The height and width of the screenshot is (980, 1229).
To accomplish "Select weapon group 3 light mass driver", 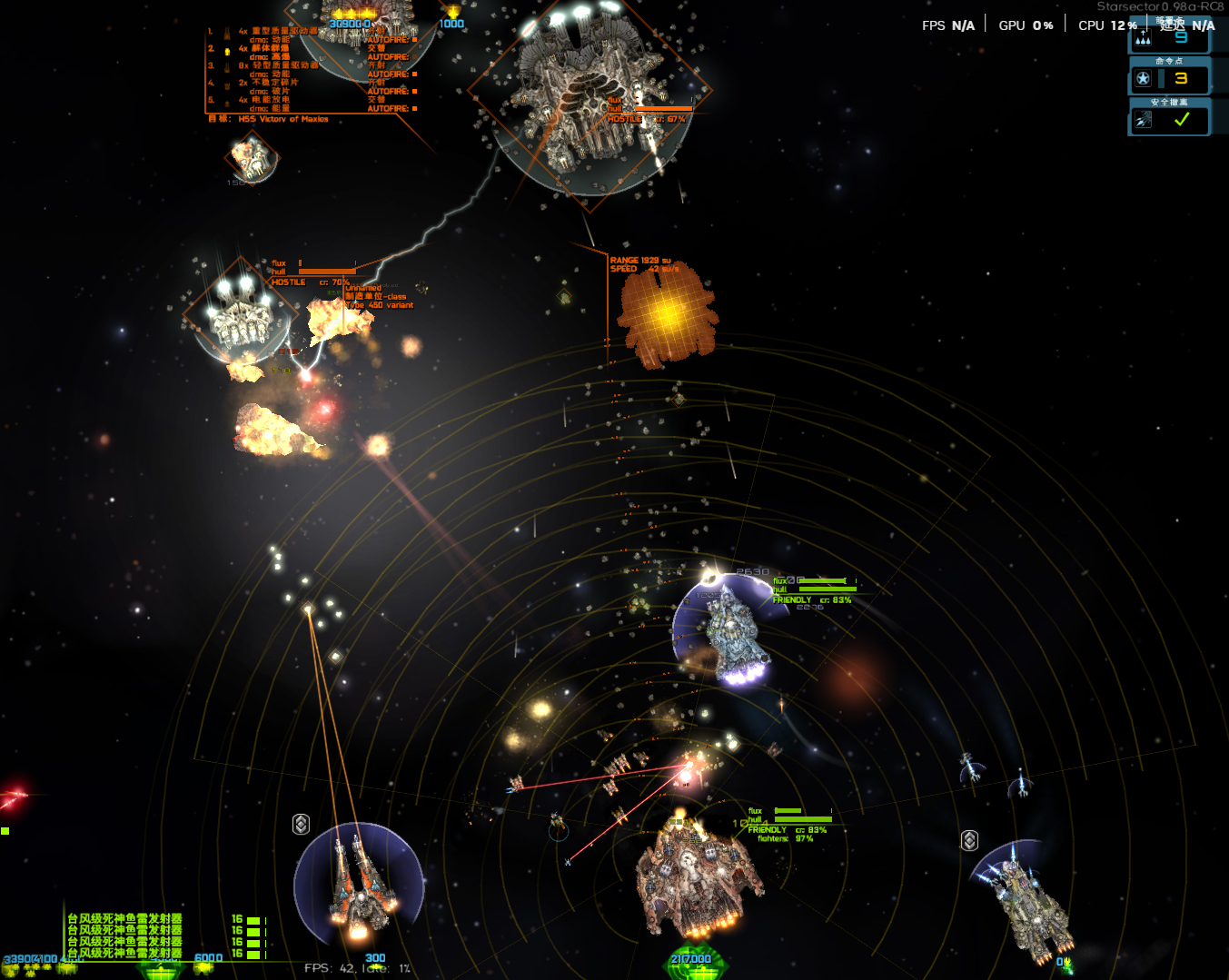I will (x=278, y=65).
